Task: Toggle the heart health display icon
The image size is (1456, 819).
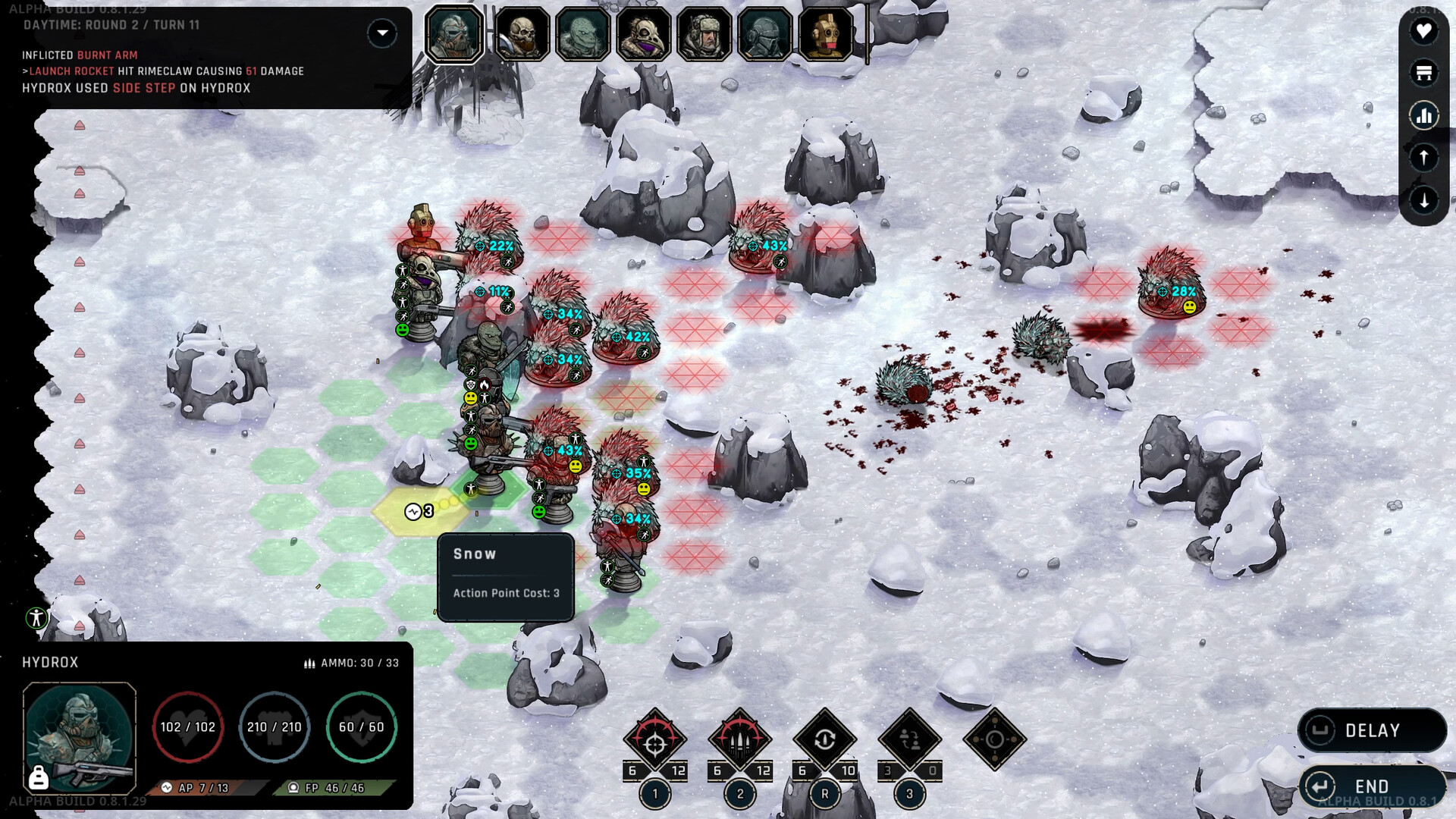Action: 1424,32
